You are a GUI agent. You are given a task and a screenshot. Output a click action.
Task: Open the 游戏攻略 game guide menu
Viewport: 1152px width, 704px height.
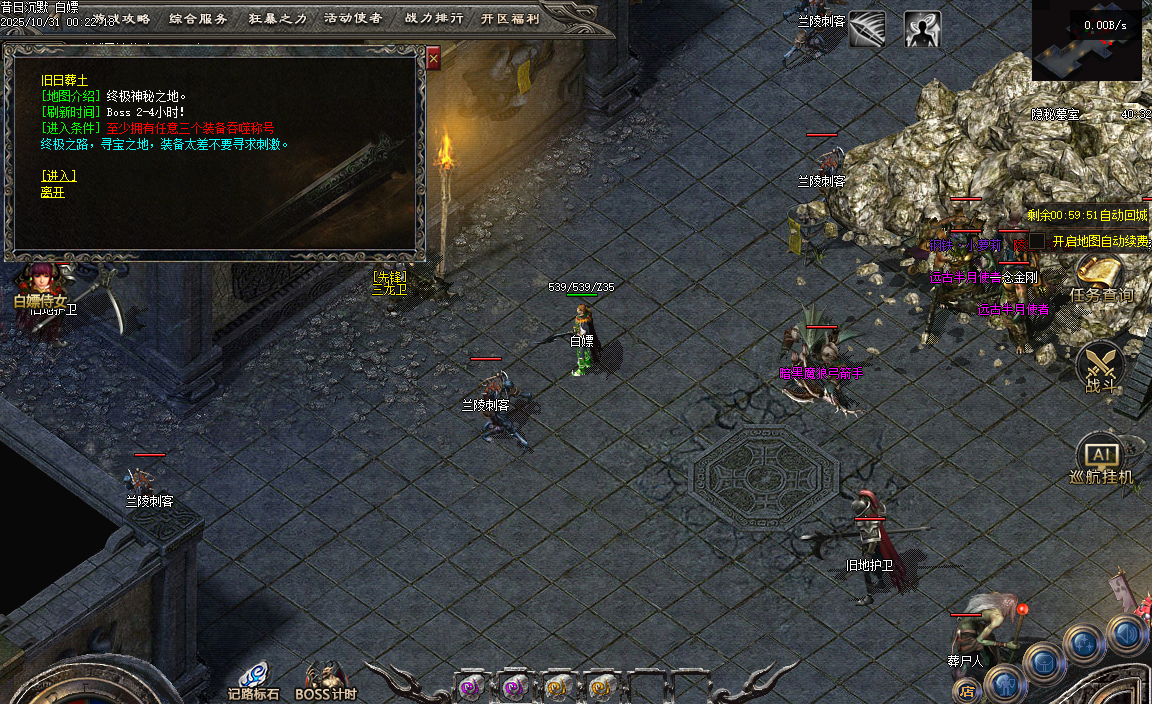[x=122, y=19]
